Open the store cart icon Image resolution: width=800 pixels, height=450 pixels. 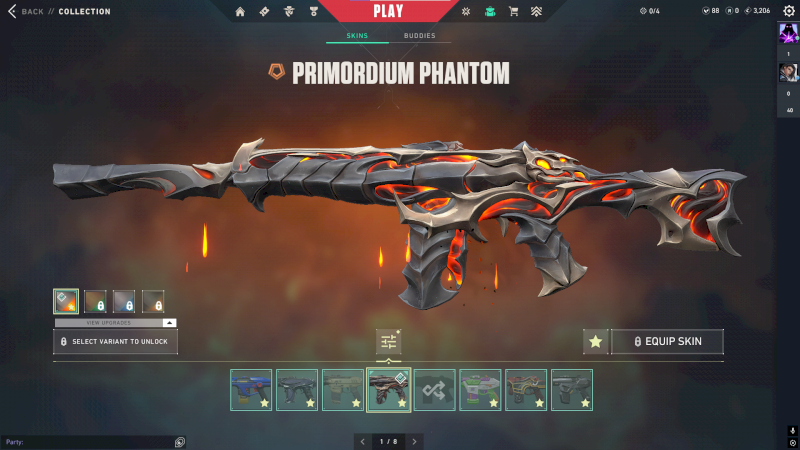[x=513, y=11]
